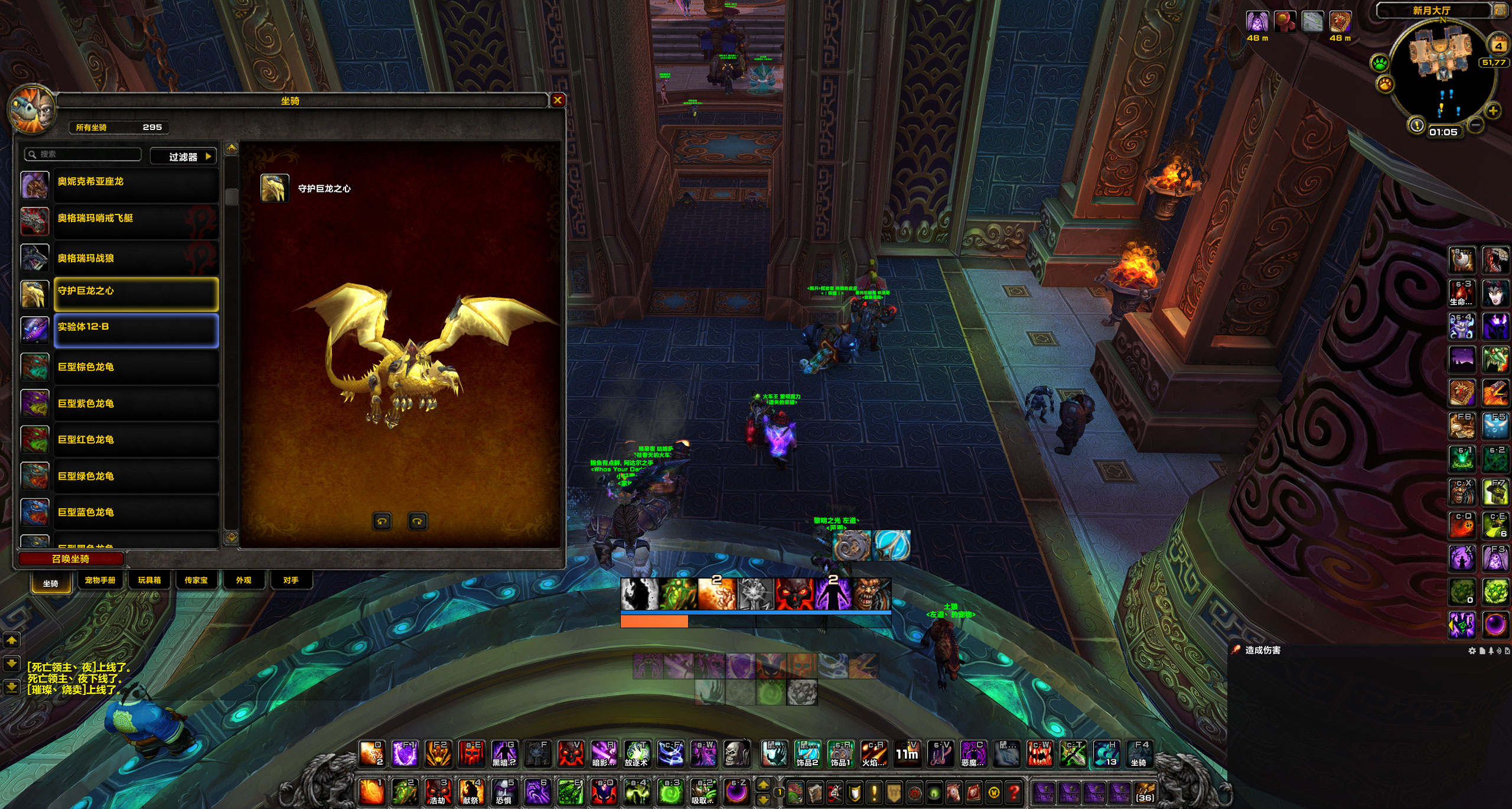Image resolution: width=1512 pixels, height=809 pixels.
Task: Open the 玩具箱 tab
Action: (x=149, y=580)
